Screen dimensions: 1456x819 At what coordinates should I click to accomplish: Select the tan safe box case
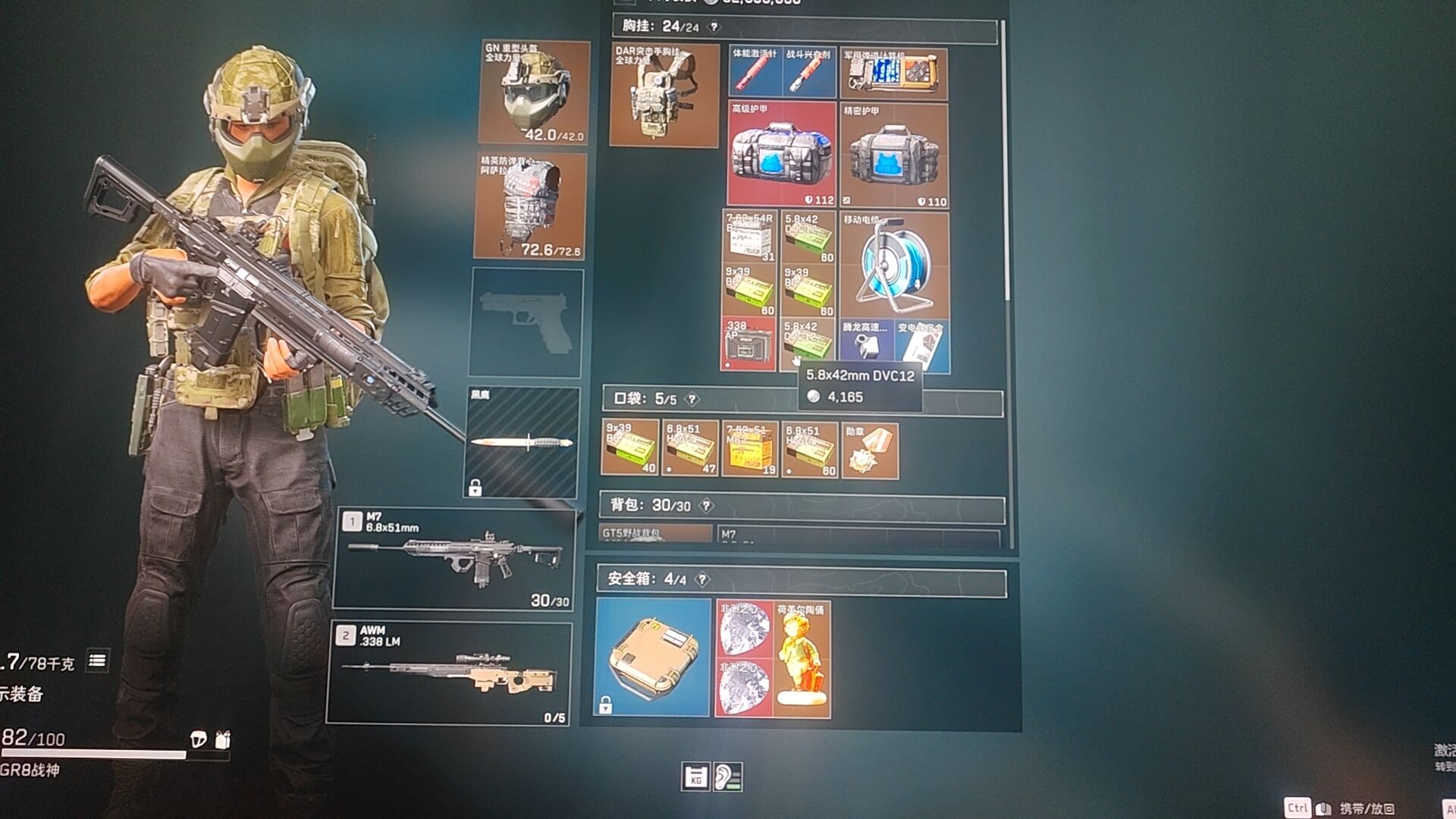[653, 657]
